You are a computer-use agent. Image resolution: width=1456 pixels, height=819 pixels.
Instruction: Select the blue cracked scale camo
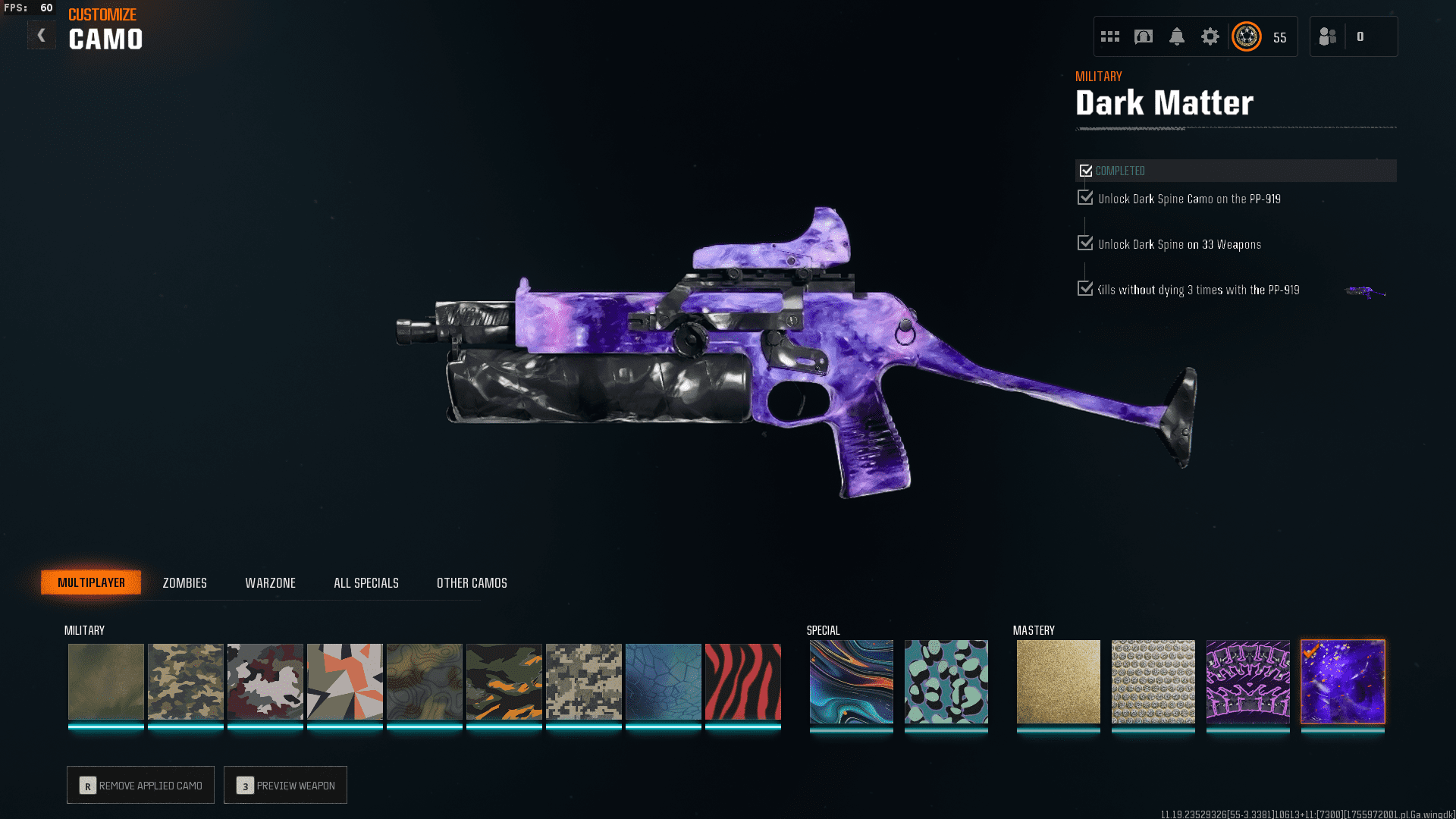663,681
